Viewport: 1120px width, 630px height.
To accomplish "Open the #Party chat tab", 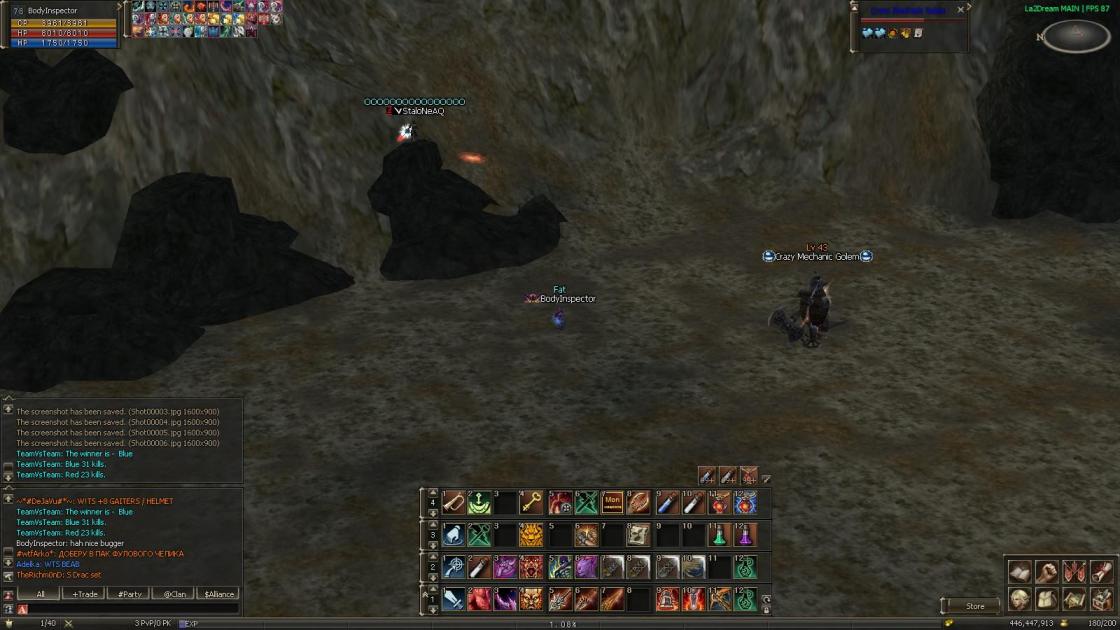I will [x=129, y=594].
